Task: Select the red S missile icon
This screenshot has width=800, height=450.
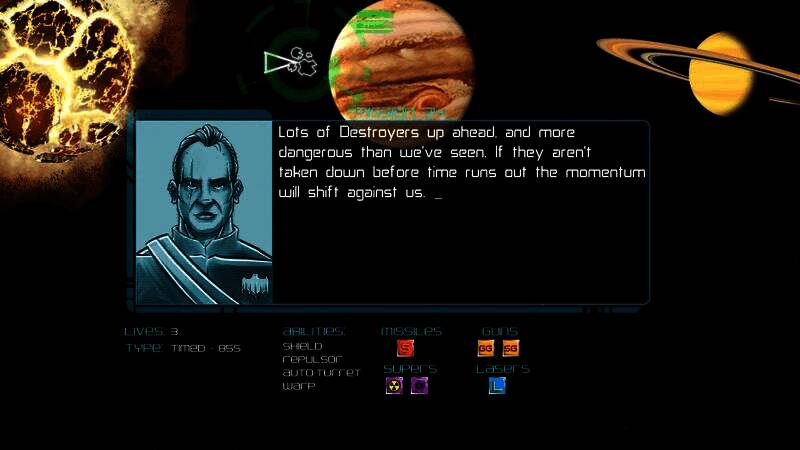Action: click(405, 348)
